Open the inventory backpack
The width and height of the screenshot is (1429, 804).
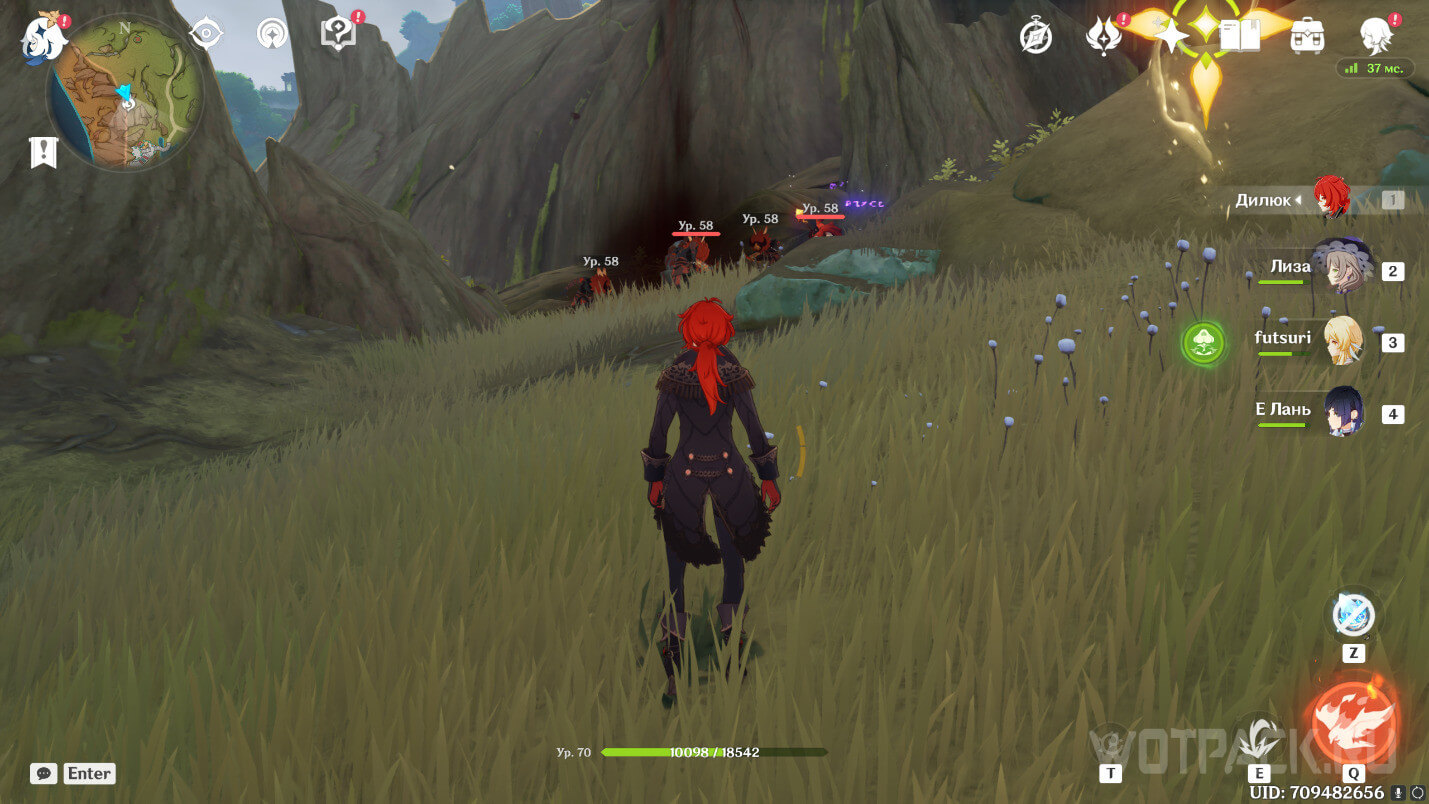click(x=1308, y=36)
